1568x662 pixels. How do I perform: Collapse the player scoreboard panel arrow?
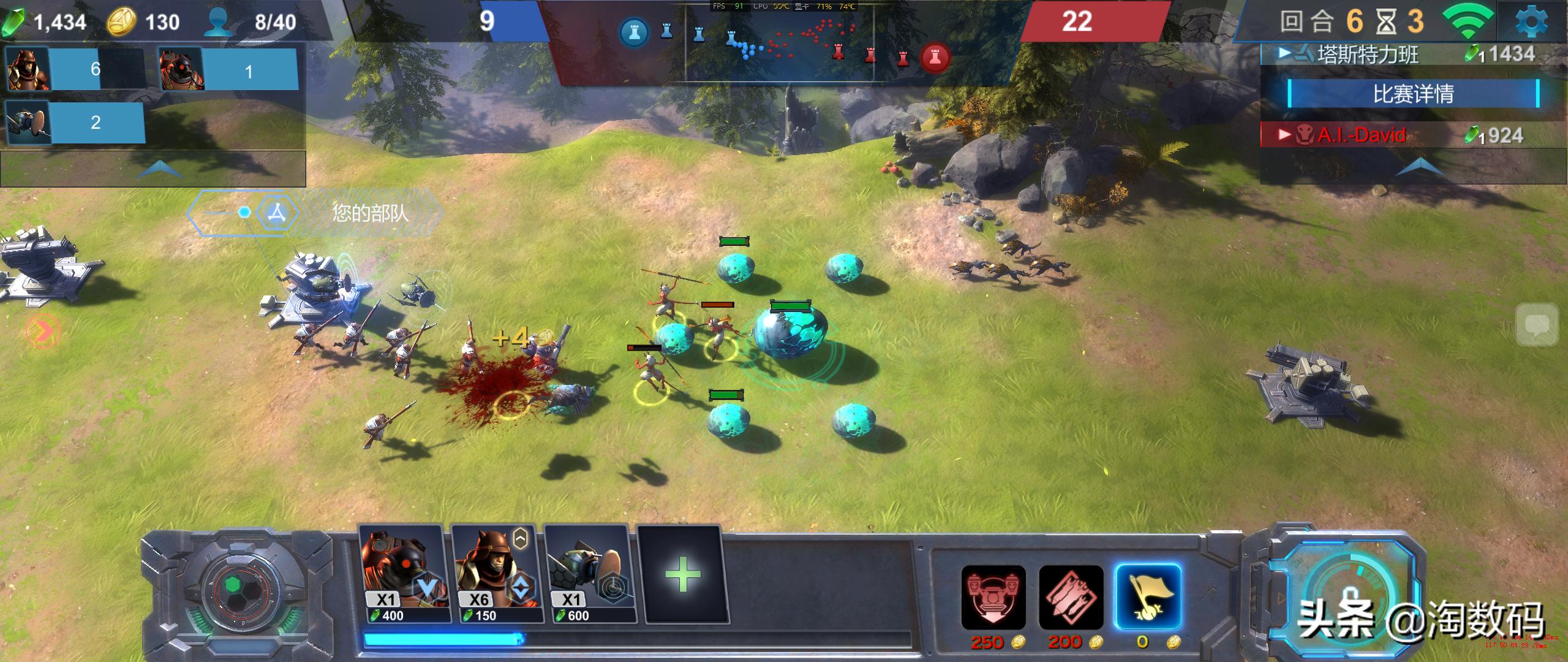tap(1419, 167)
